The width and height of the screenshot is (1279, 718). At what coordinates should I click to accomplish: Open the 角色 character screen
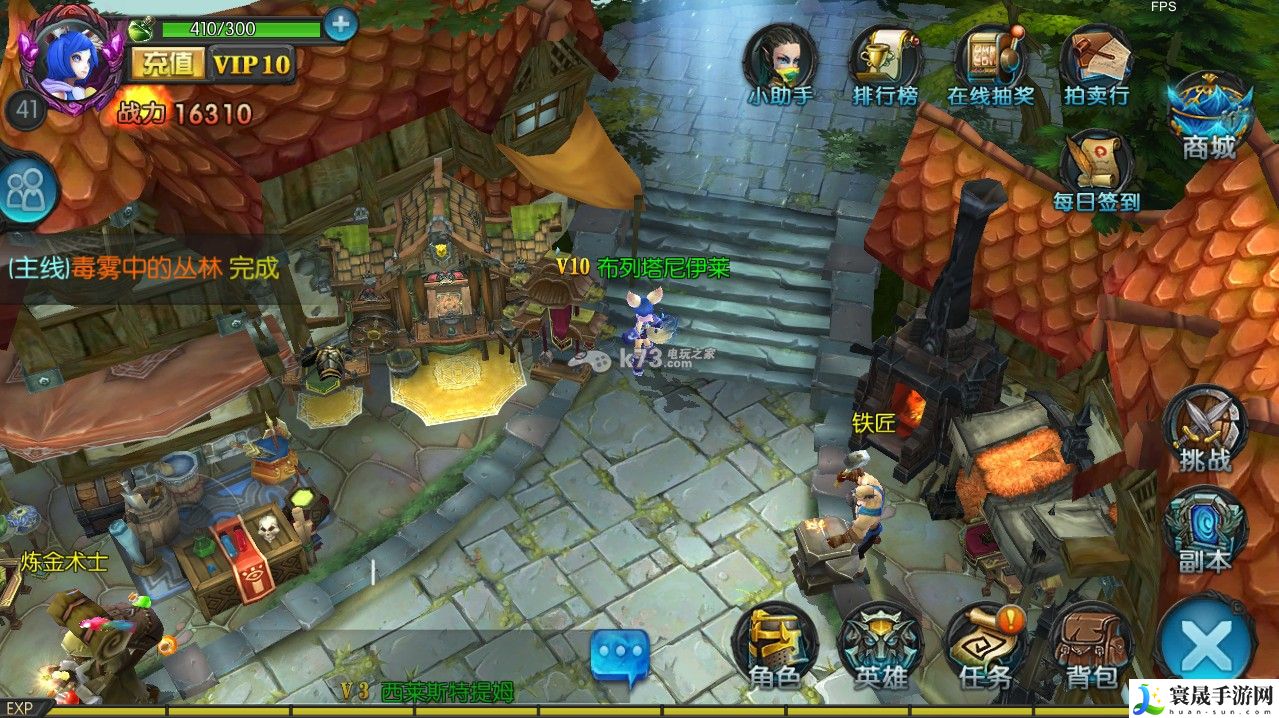coord(775,648)
